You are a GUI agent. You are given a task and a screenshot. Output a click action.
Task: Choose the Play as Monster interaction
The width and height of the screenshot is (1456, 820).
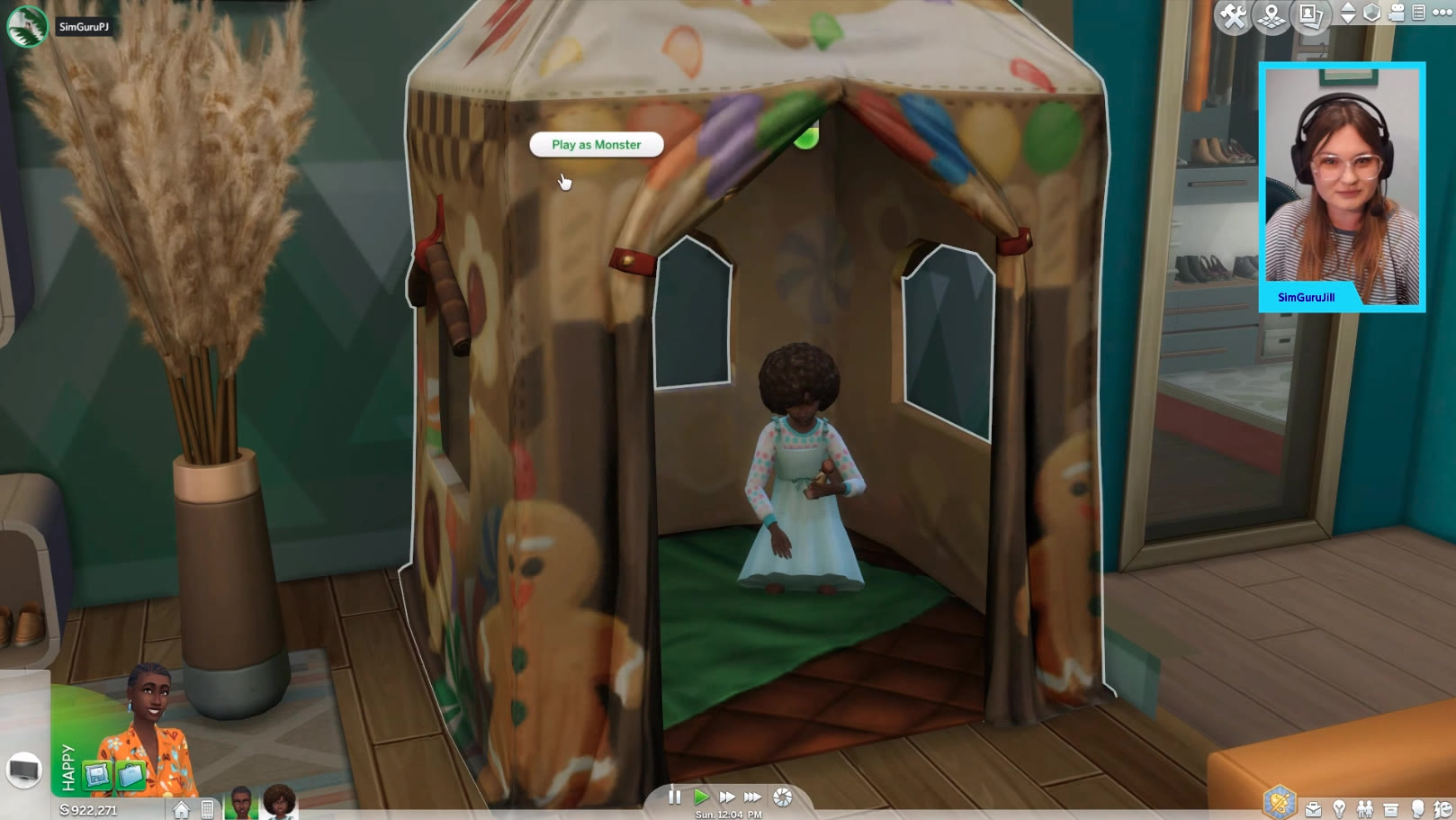[596, 145]
